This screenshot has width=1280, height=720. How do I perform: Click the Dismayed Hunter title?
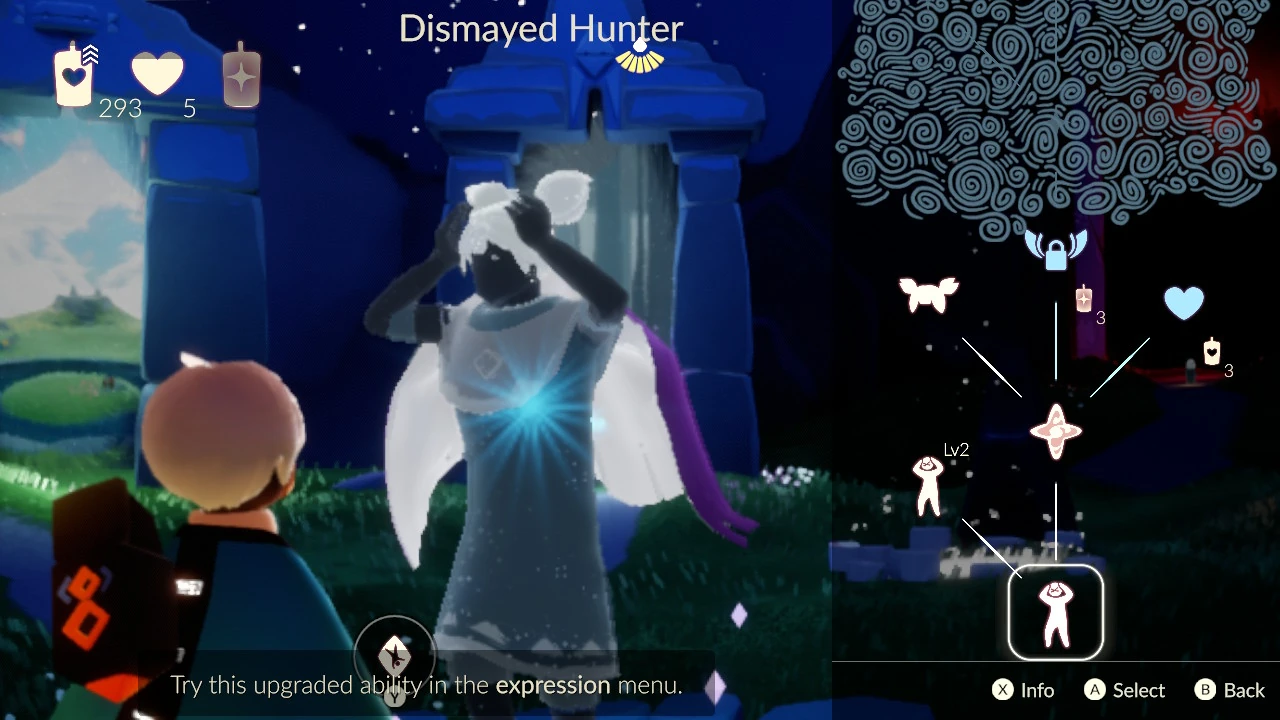tap(540, 29)
